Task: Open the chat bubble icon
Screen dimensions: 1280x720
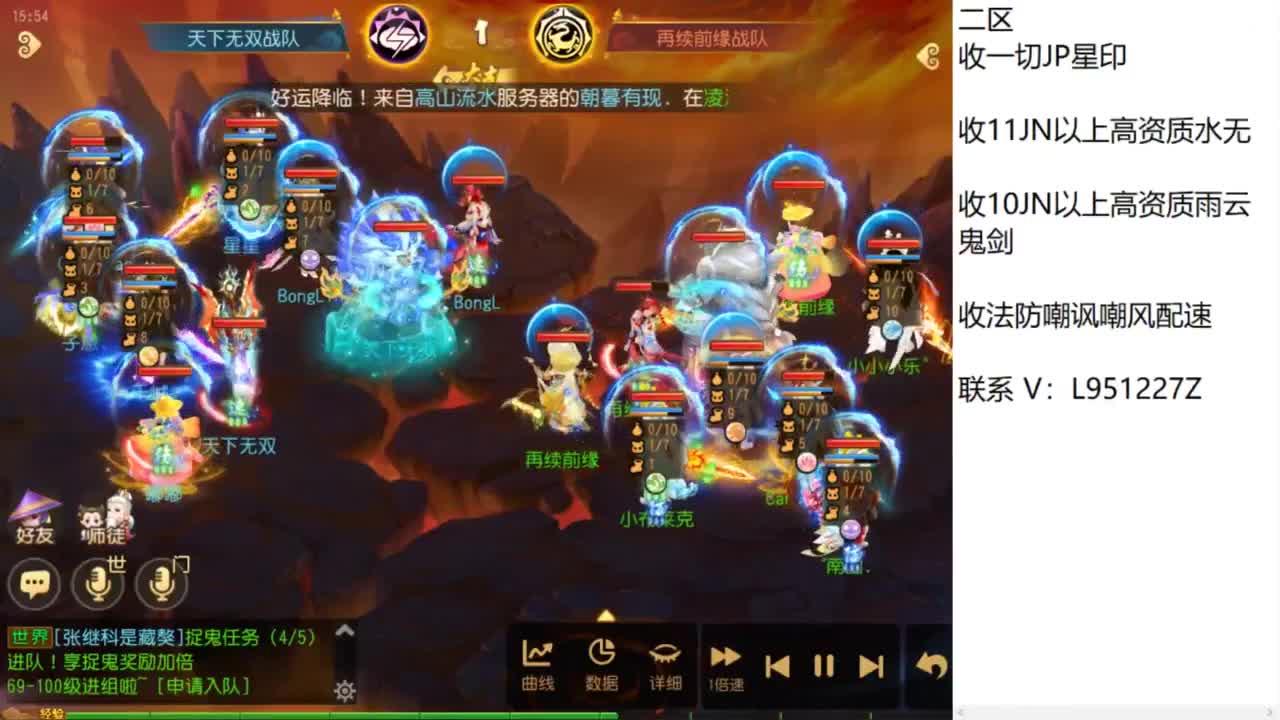Action: point(33,583)
